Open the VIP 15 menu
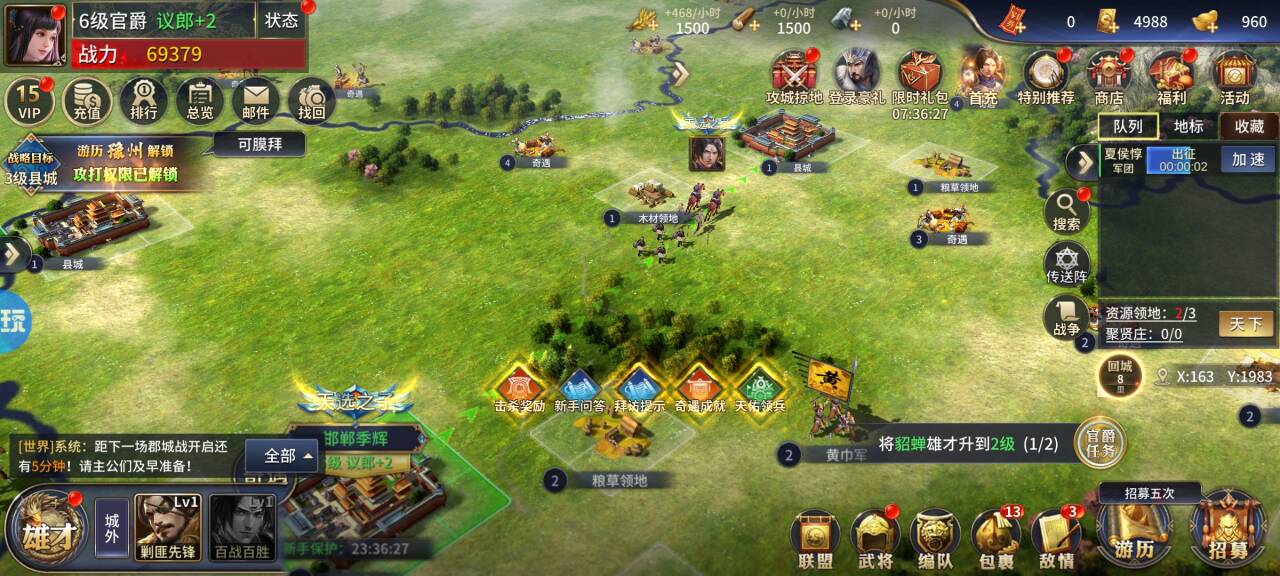Viewport: 1280px width, 576px height. click(28, 100)
